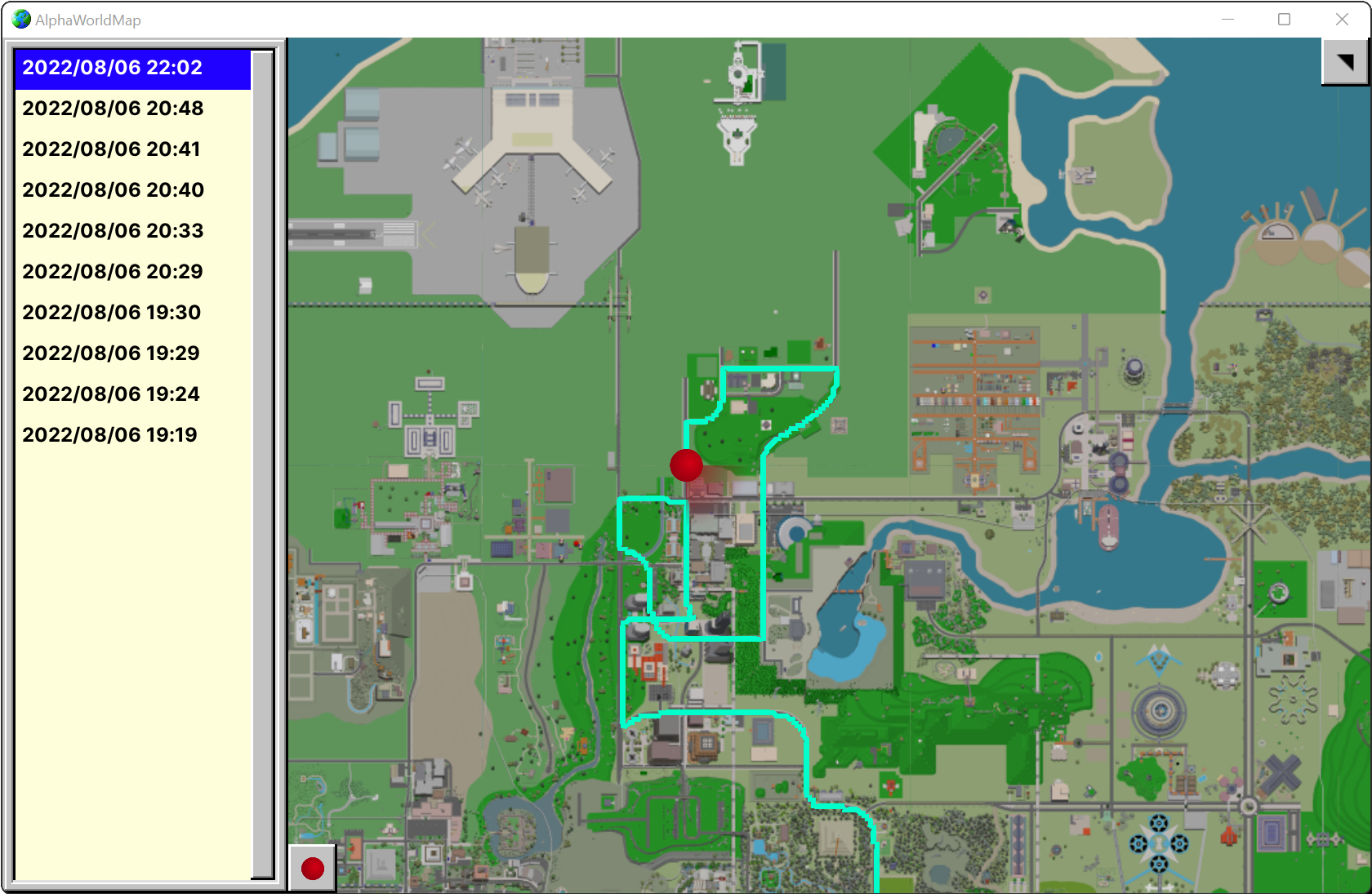Choose the 2022/08/06 20:33 log entry
Viewport: 1372px width, 894px height.
click(x=112, y=230)
